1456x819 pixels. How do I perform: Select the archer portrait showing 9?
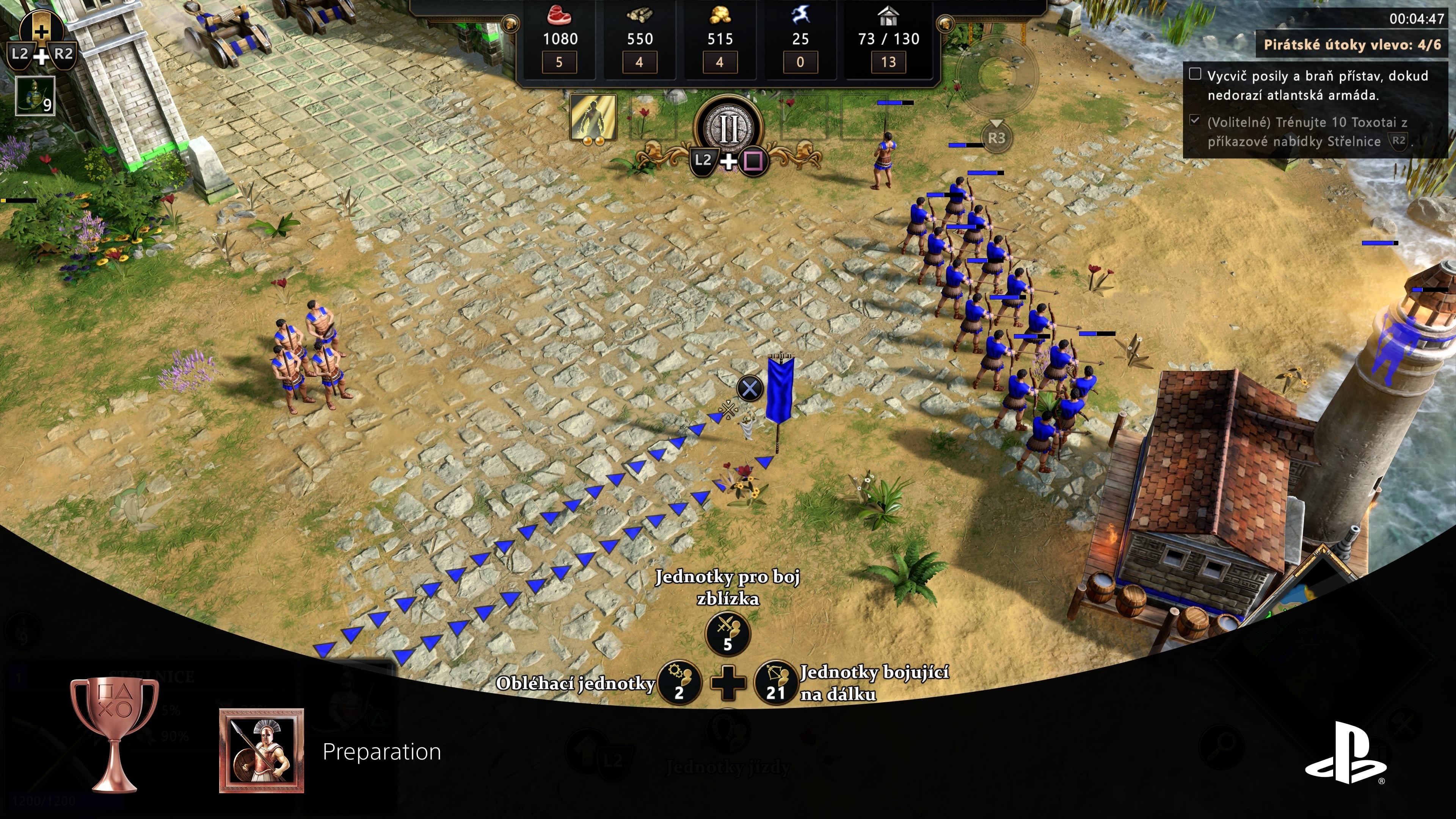pyautogui.click(x=35, y=96)
